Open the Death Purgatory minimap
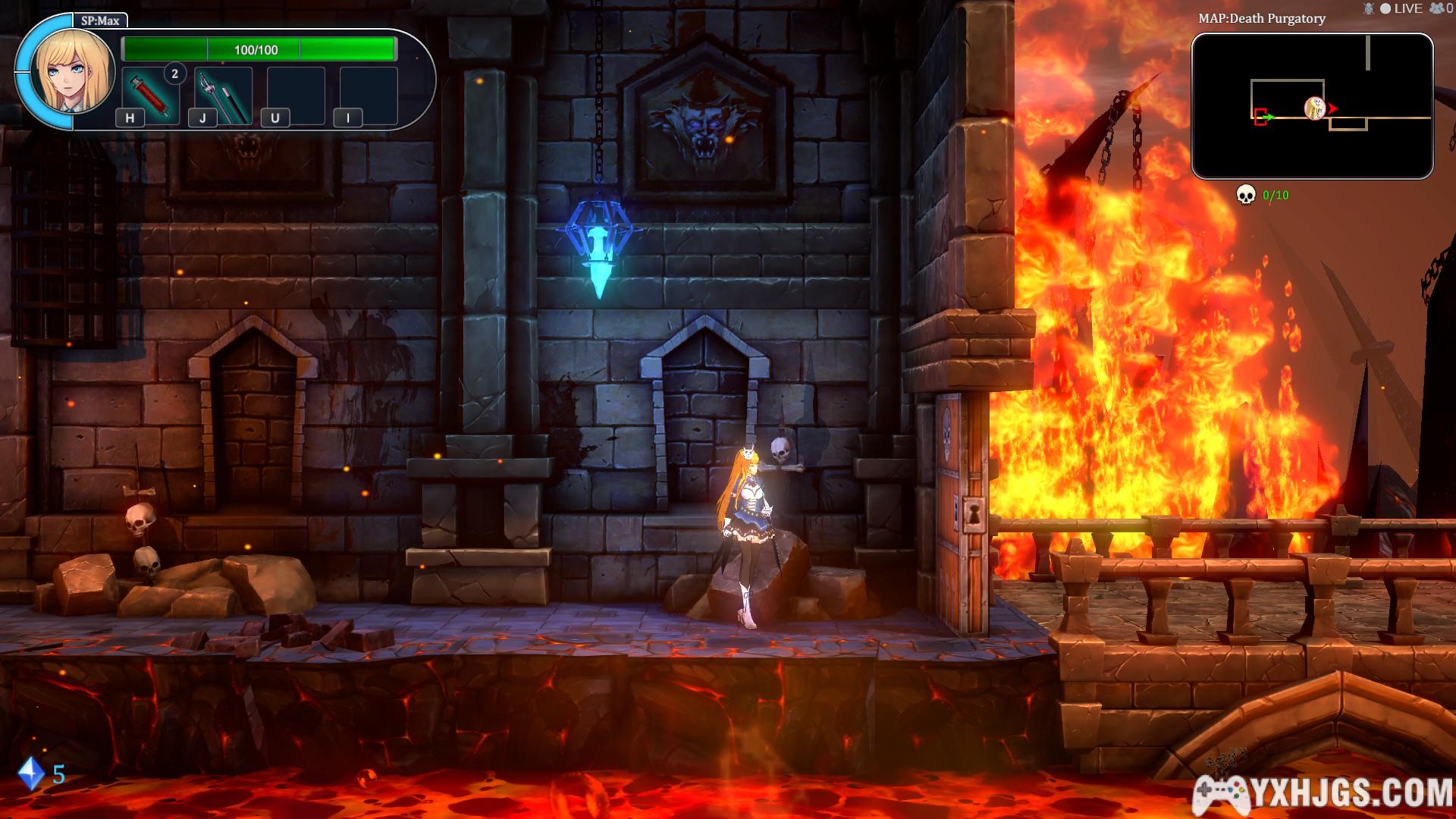This screenshot has height=819, width=1456. click(x=1312, y=106)
